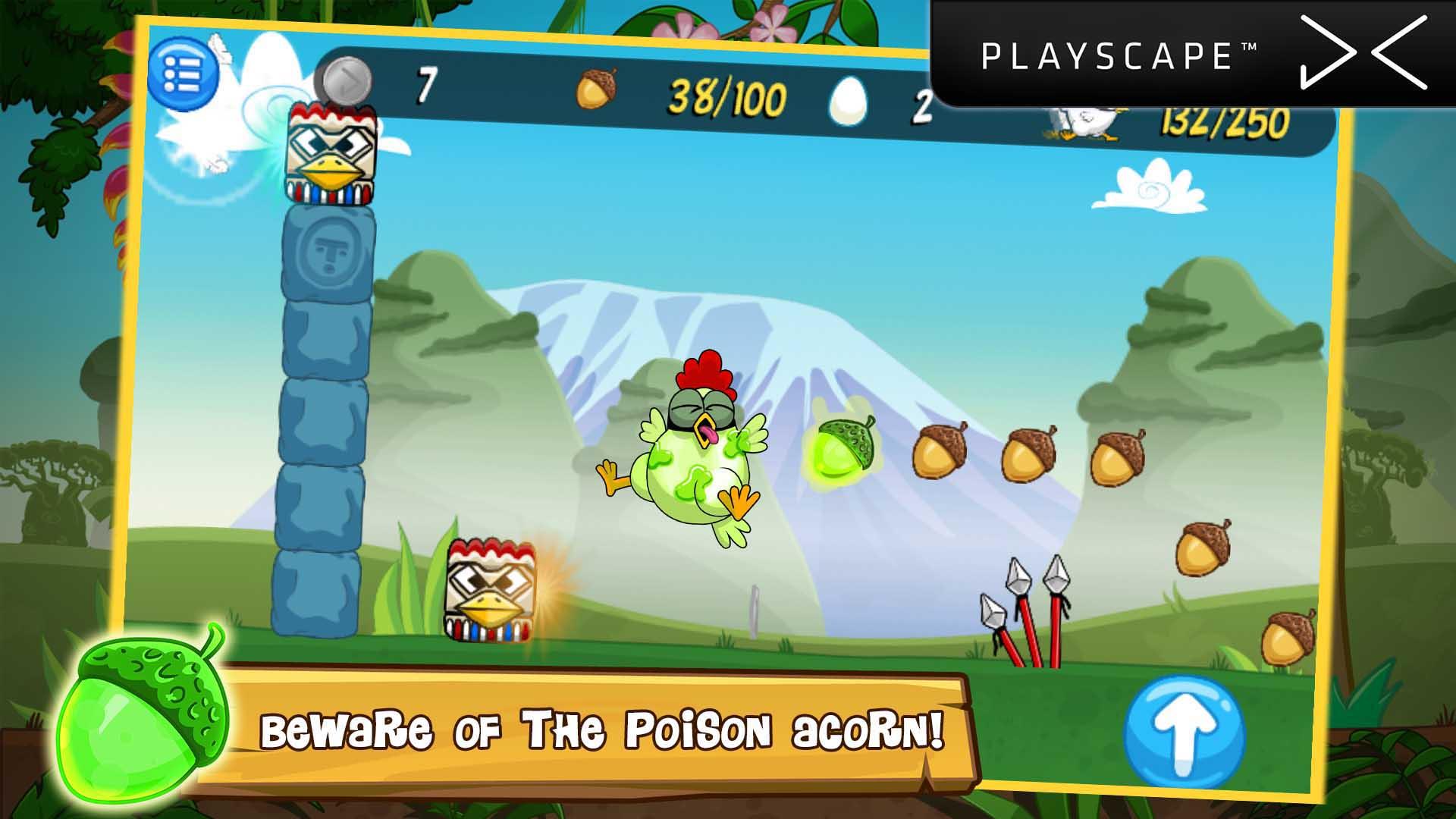Image resolution: width=1456 pixels, height=819 pixels.
Task: Tap the blue up-arrow jump button
Action: (1184, 734)
